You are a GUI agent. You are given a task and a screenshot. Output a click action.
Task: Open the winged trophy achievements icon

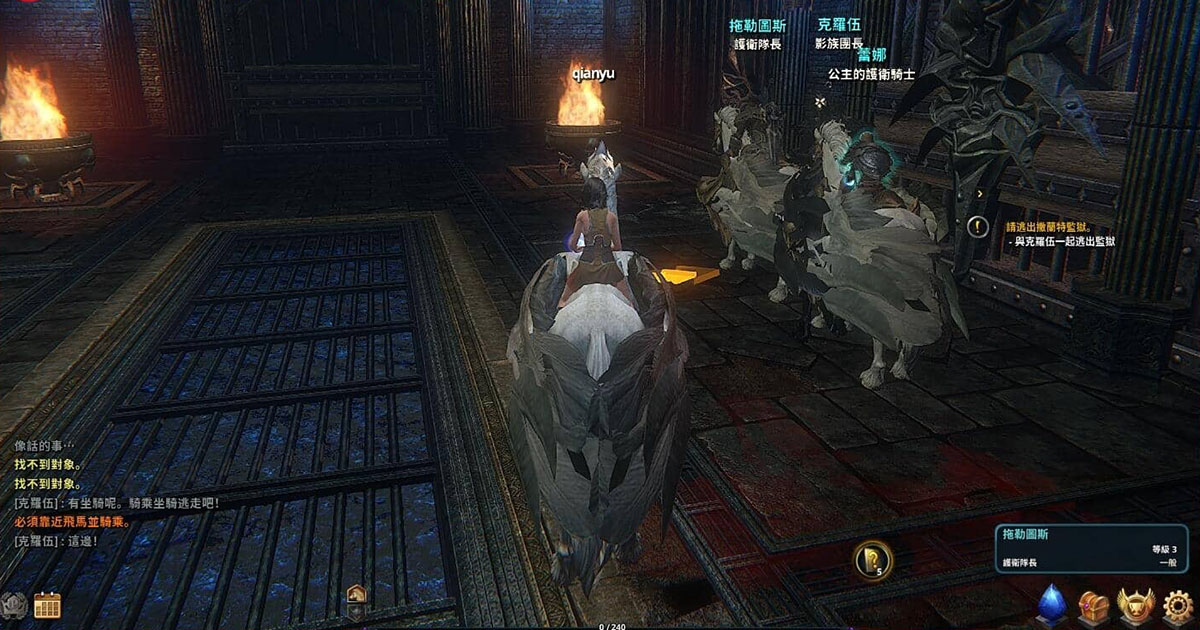1136,605
